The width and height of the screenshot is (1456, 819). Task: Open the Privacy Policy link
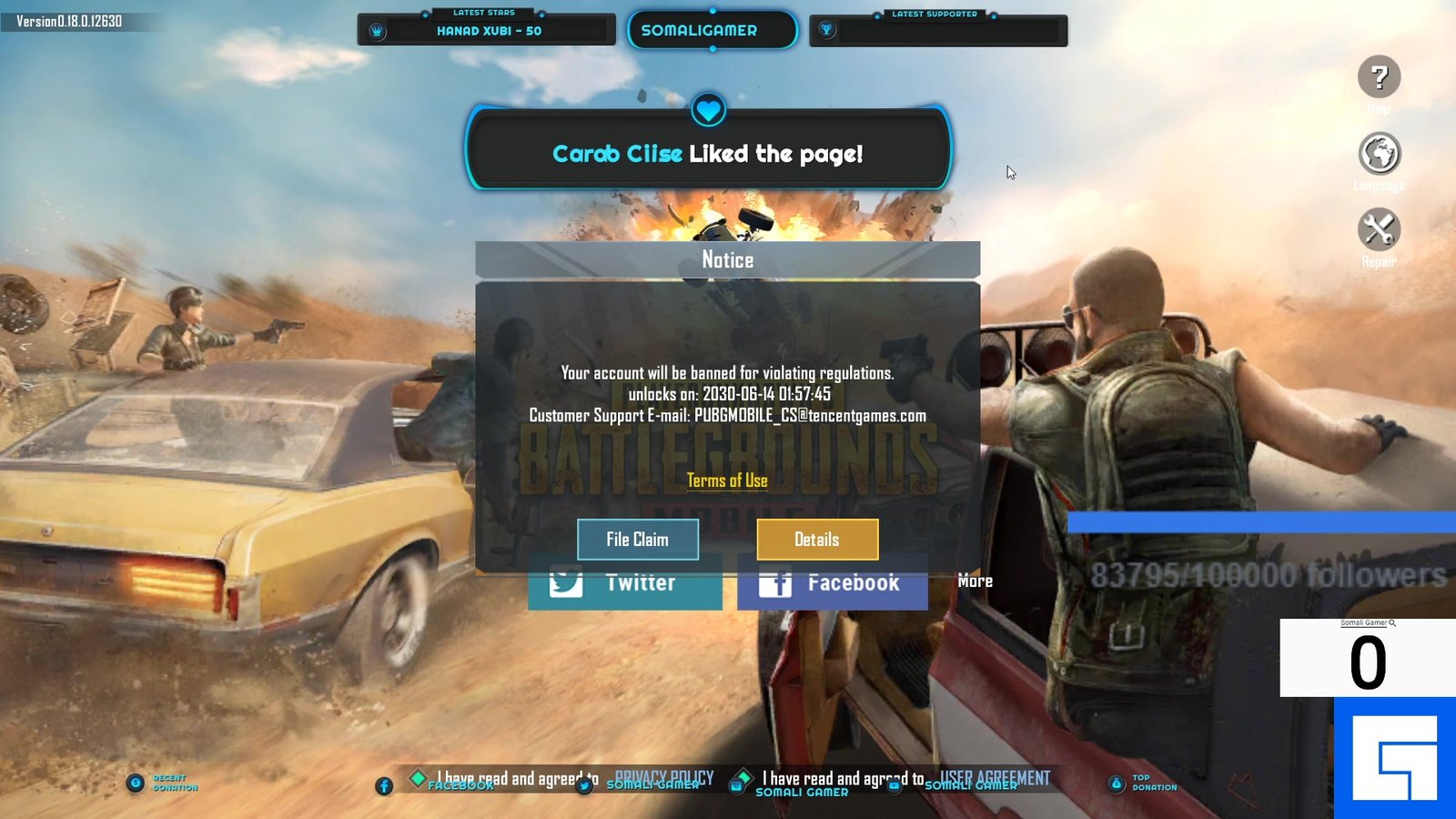coord(664,777)
